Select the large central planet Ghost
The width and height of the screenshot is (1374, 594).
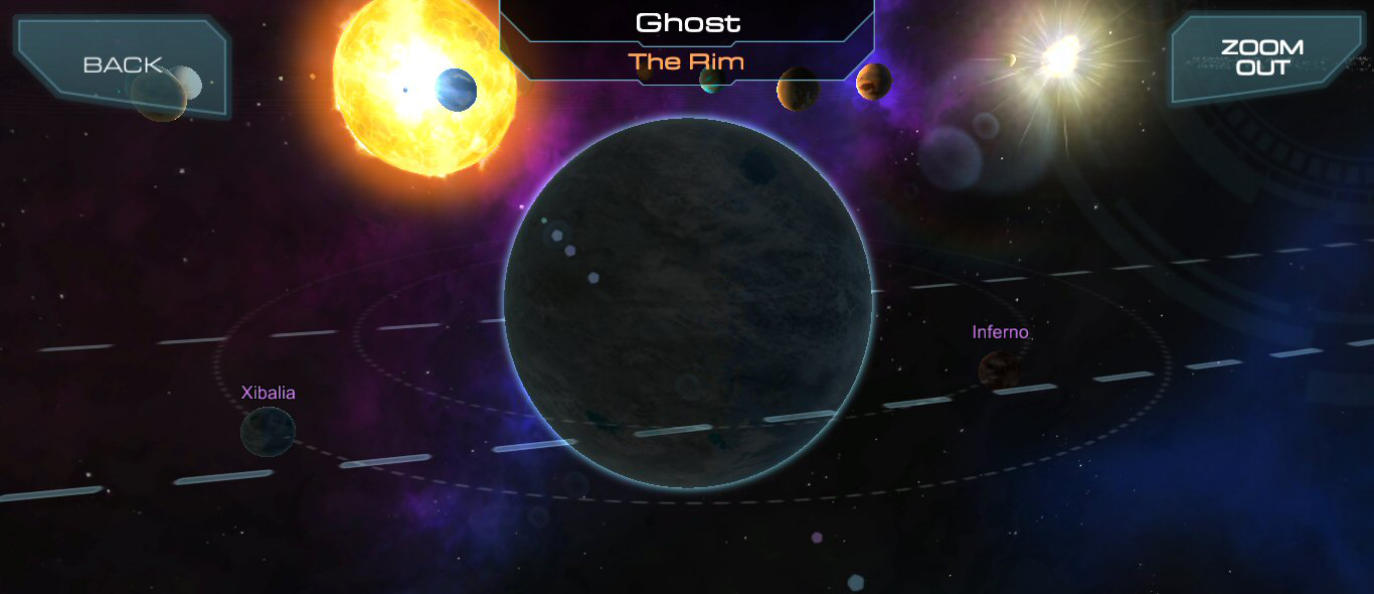pos(688,303)
